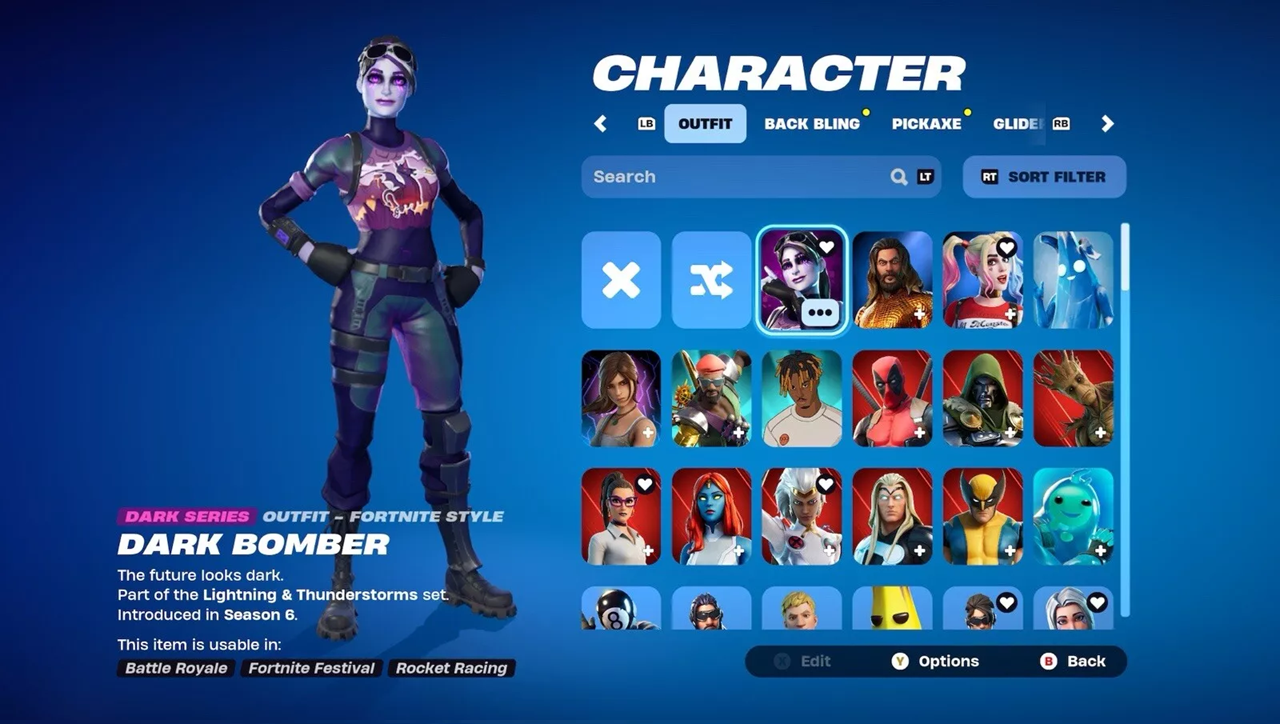Screen dimensions: 1280x724
Task: Select the Wolverine outfit
Action: pos(982,516)
